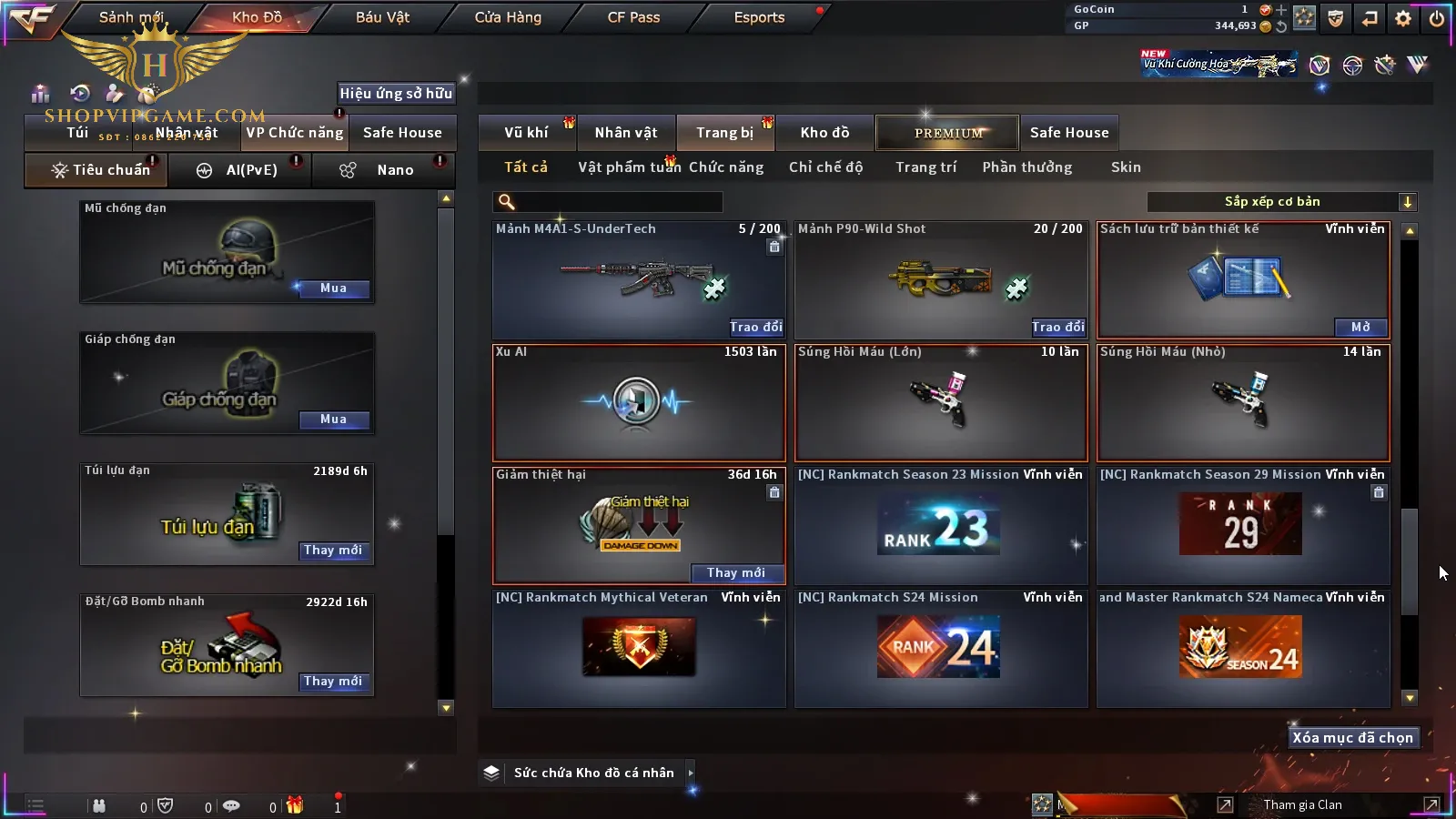Switch to the Vũ khí inventory tab
1456x819 pixels.
(x=526, y=133)
